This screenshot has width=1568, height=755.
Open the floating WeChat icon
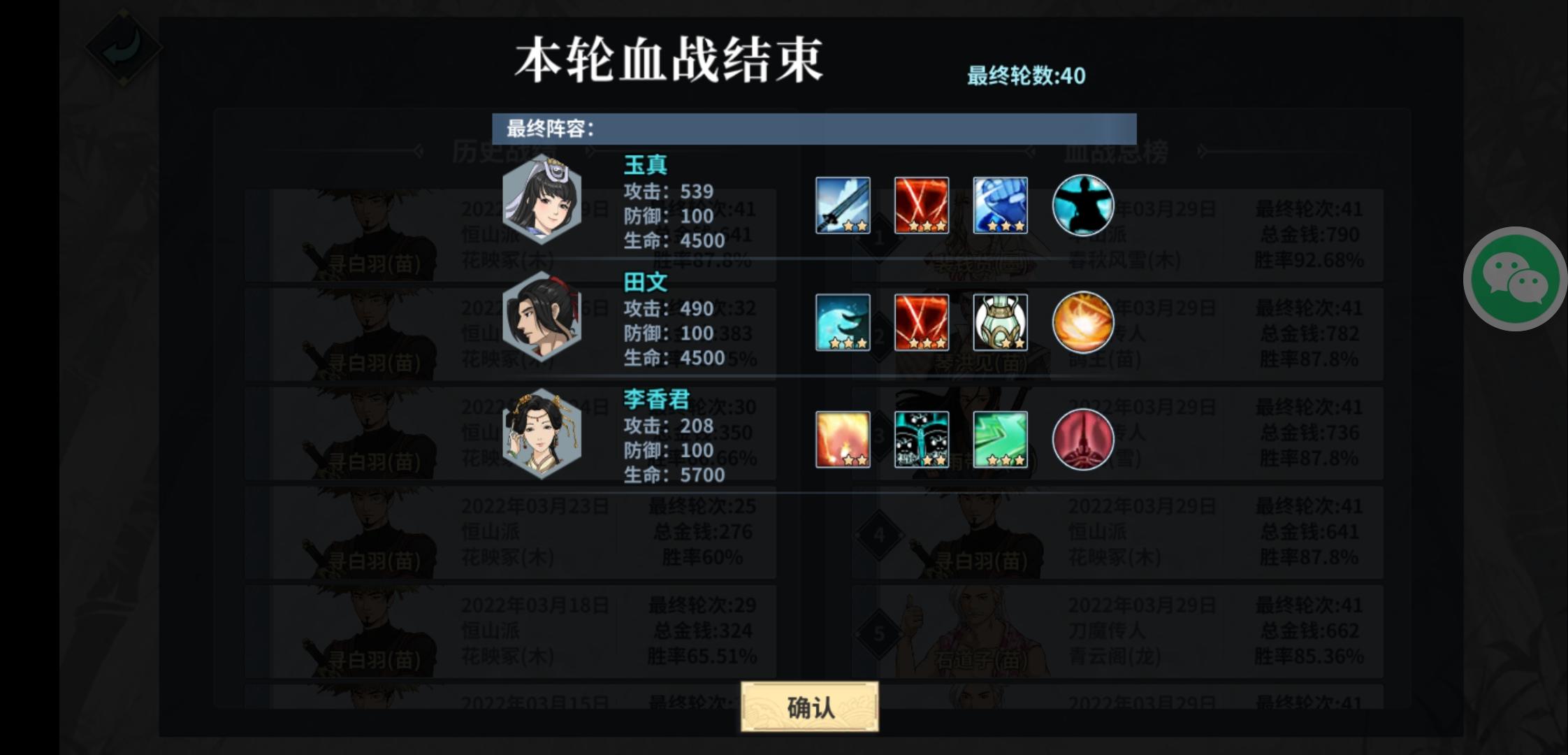[x=1515, y=278]
